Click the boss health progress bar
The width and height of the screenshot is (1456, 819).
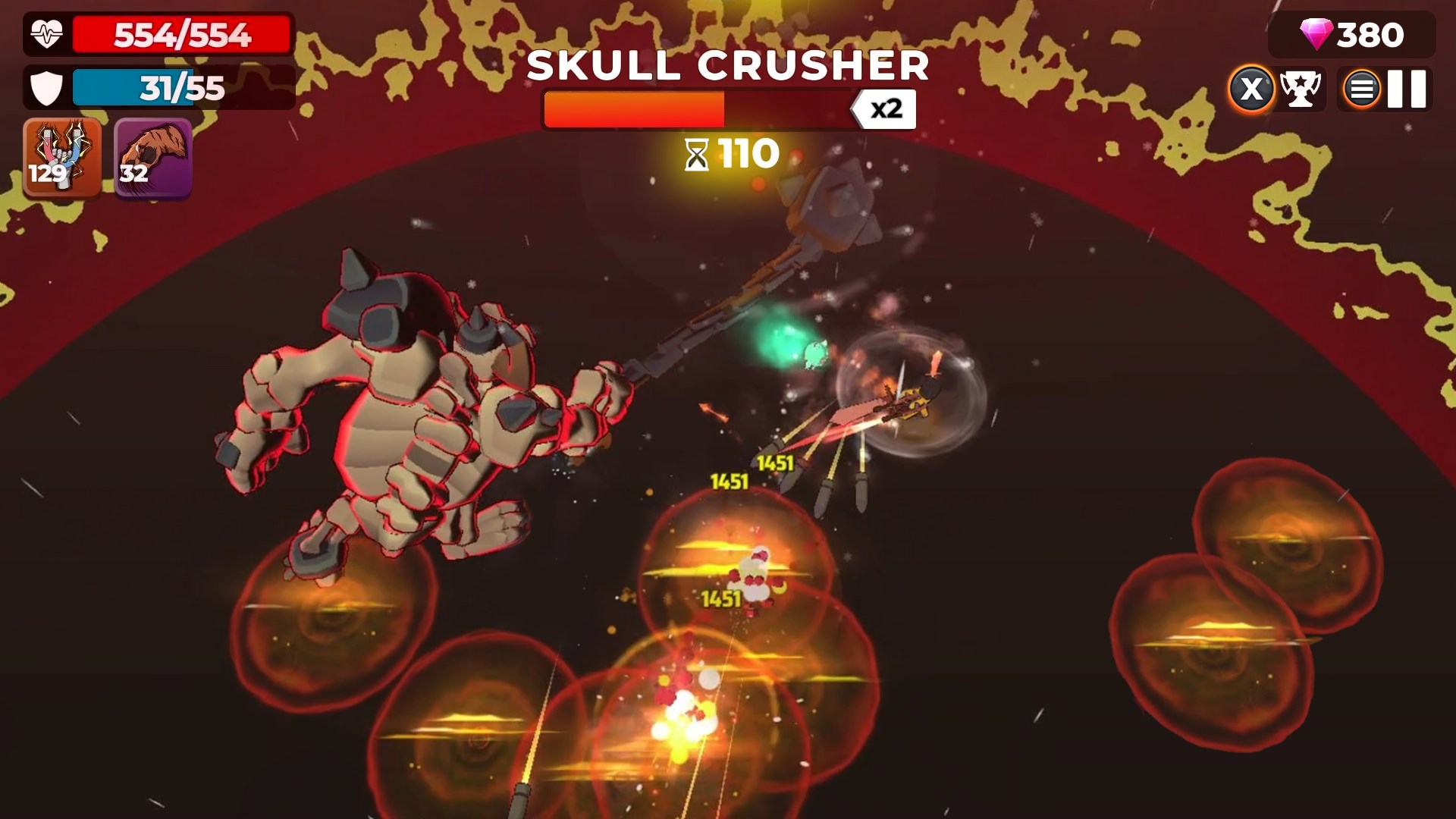tap(698, 108)
